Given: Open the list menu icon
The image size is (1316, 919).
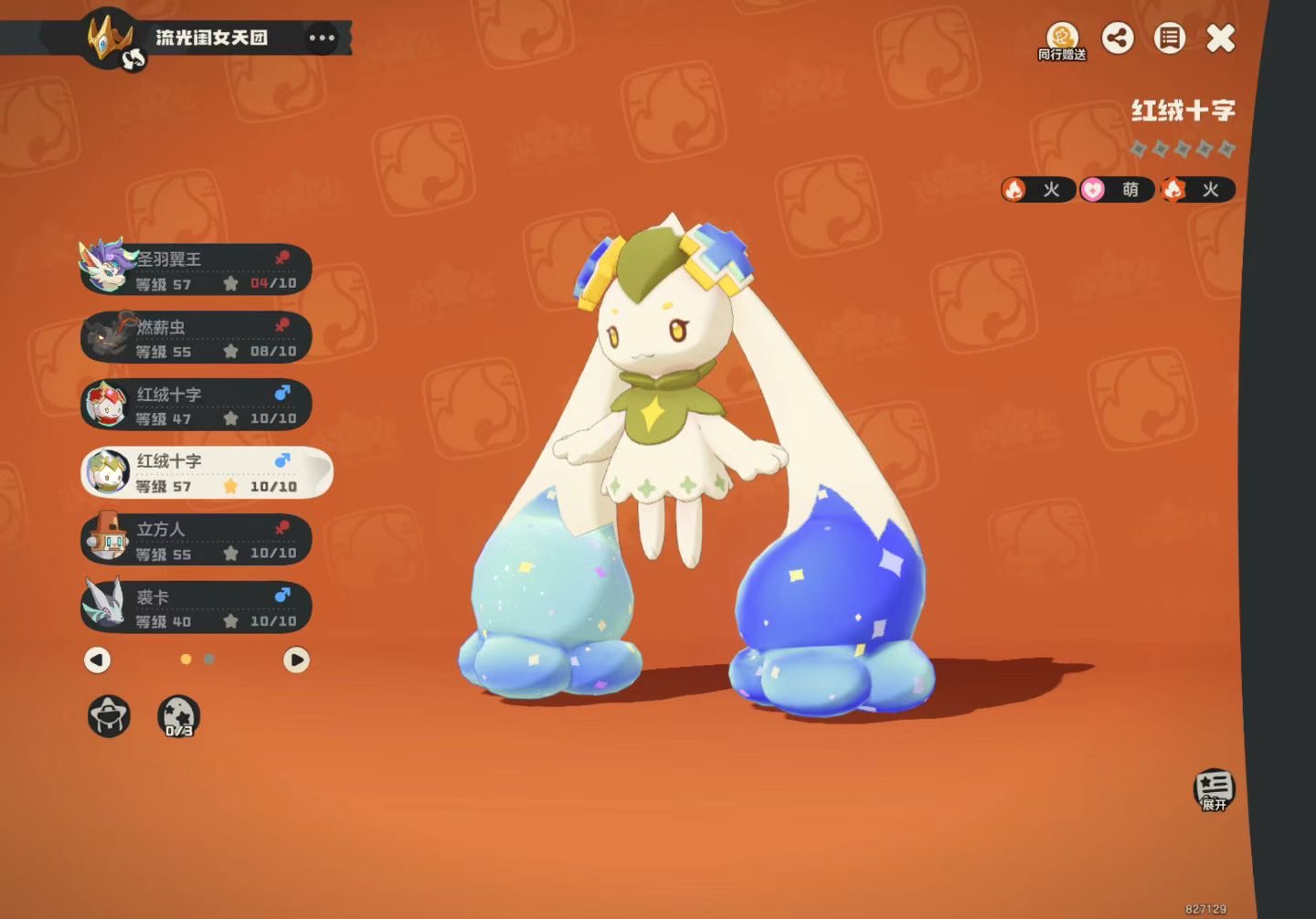Looking at the screenshot, I should pos(1169,38).
